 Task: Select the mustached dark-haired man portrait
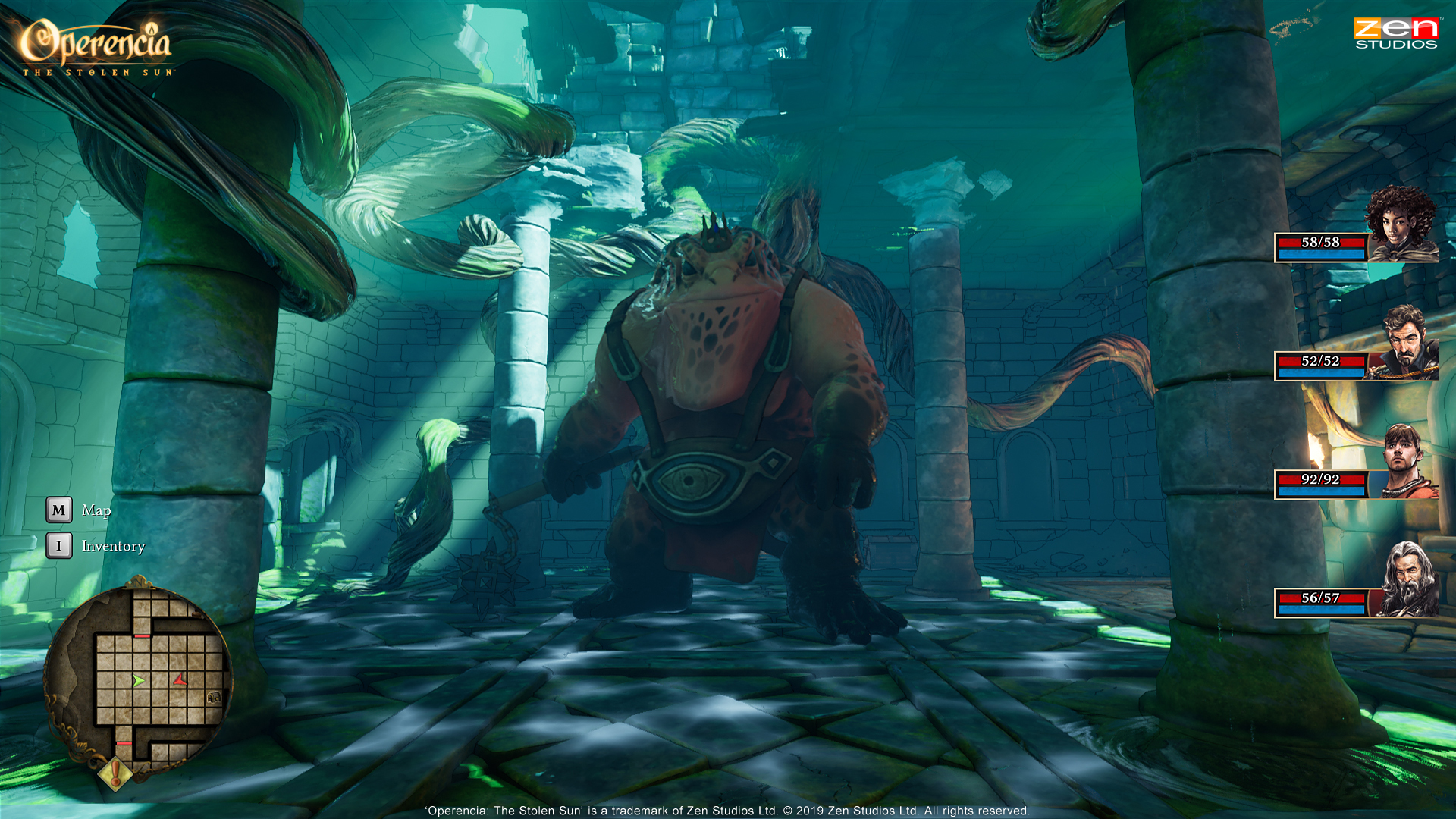(1405, 343)
